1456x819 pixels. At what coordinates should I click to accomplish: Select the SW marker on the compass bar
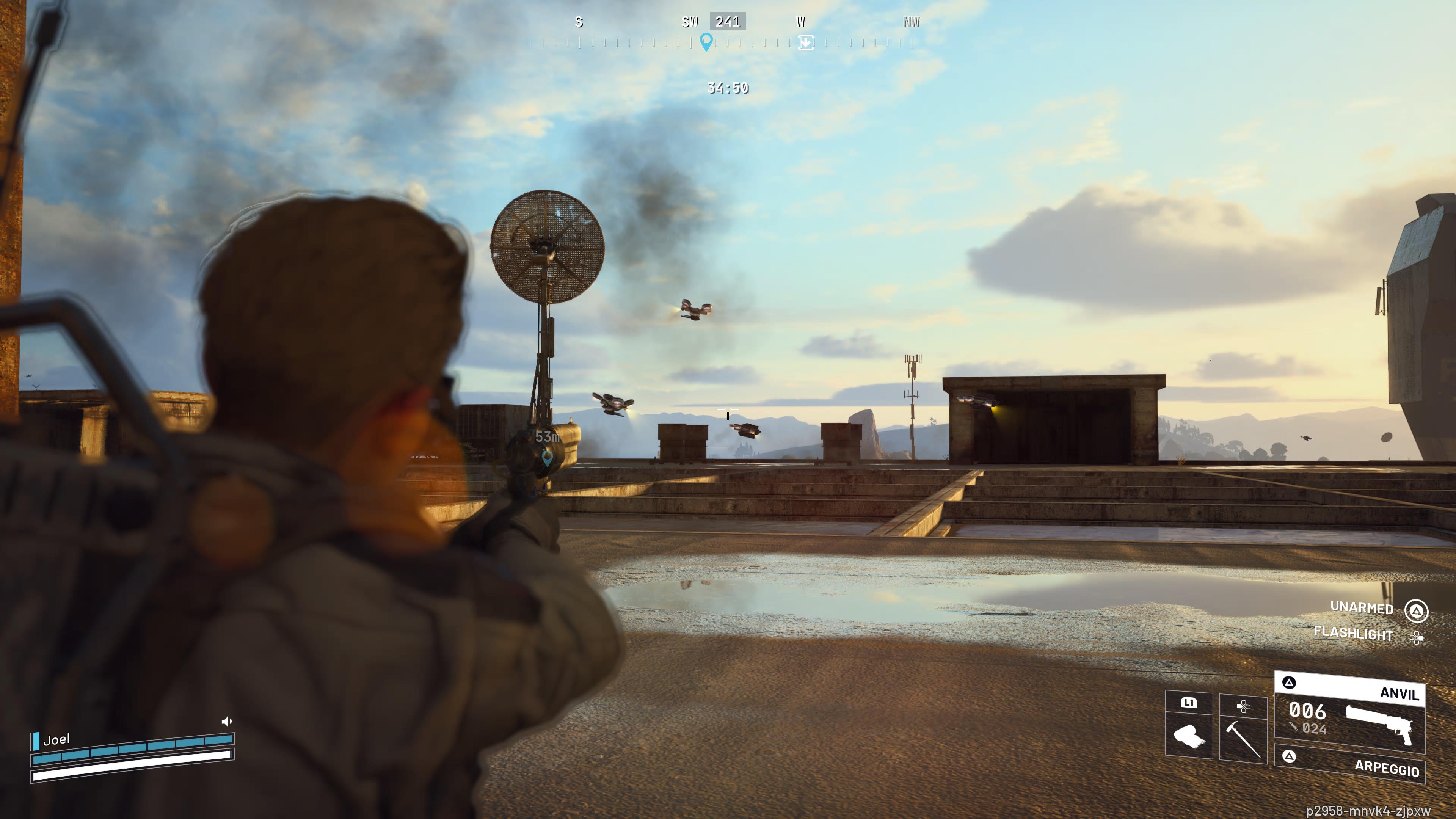tap(690, 23)
